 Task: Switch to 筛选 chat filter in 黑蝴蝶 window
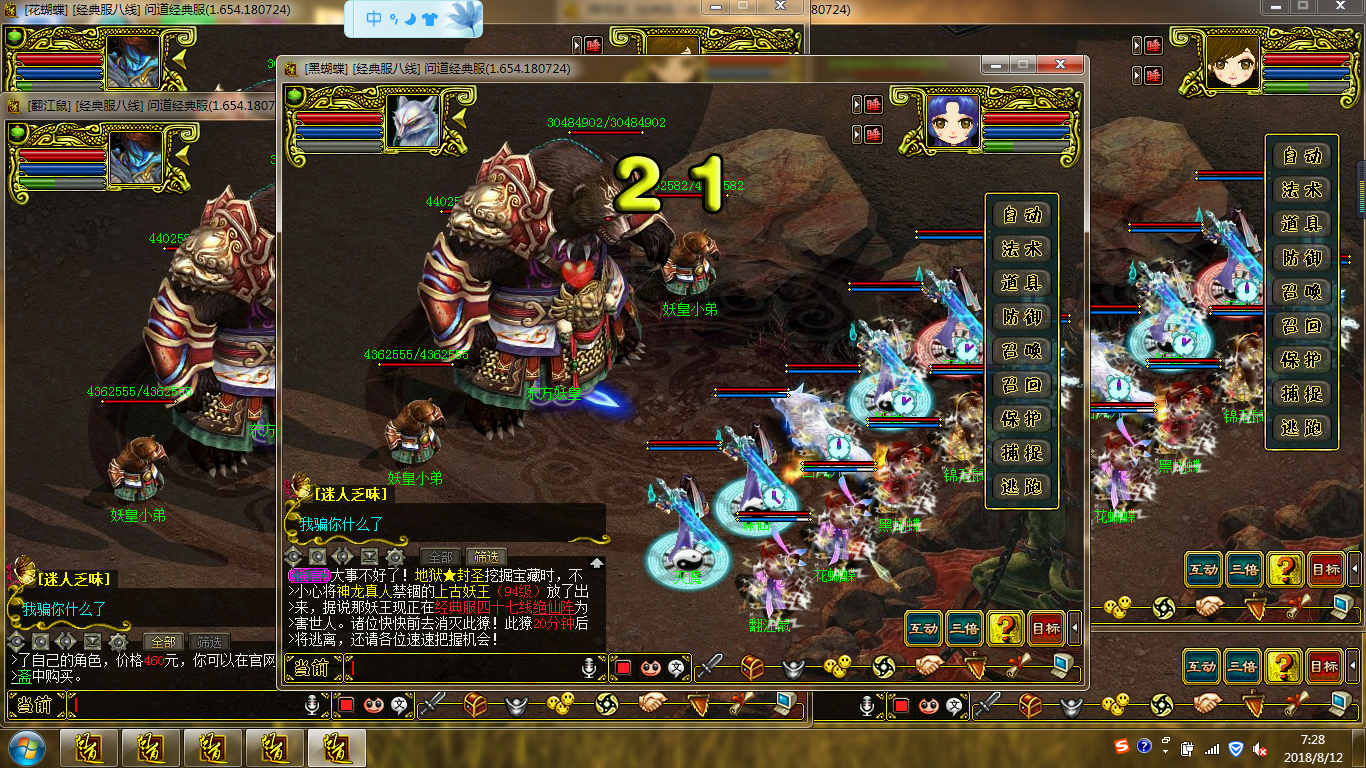click(486, 557)
